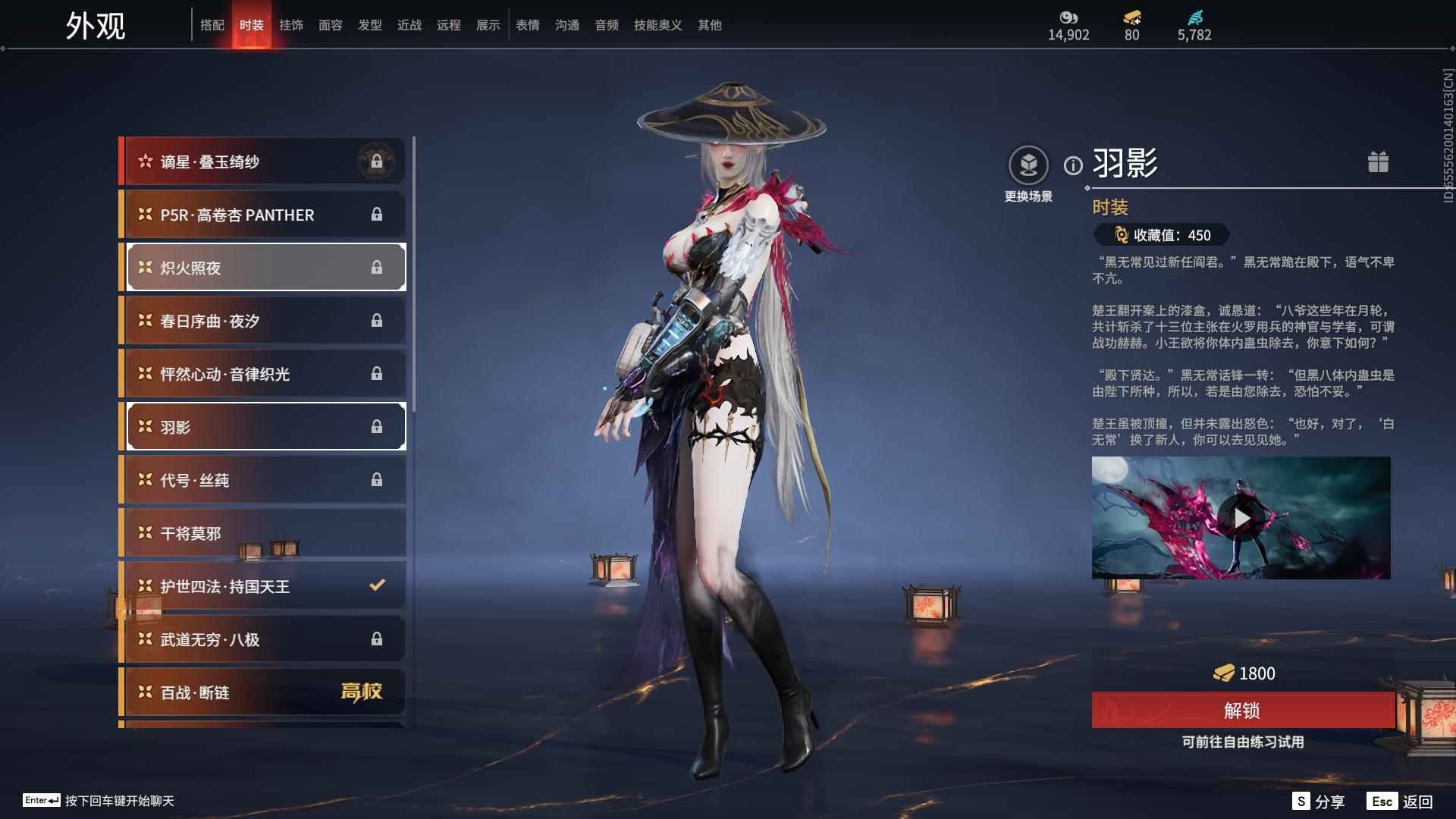
Task: Open the 更换场景 scene change icon
Action: coord(1028,163)
